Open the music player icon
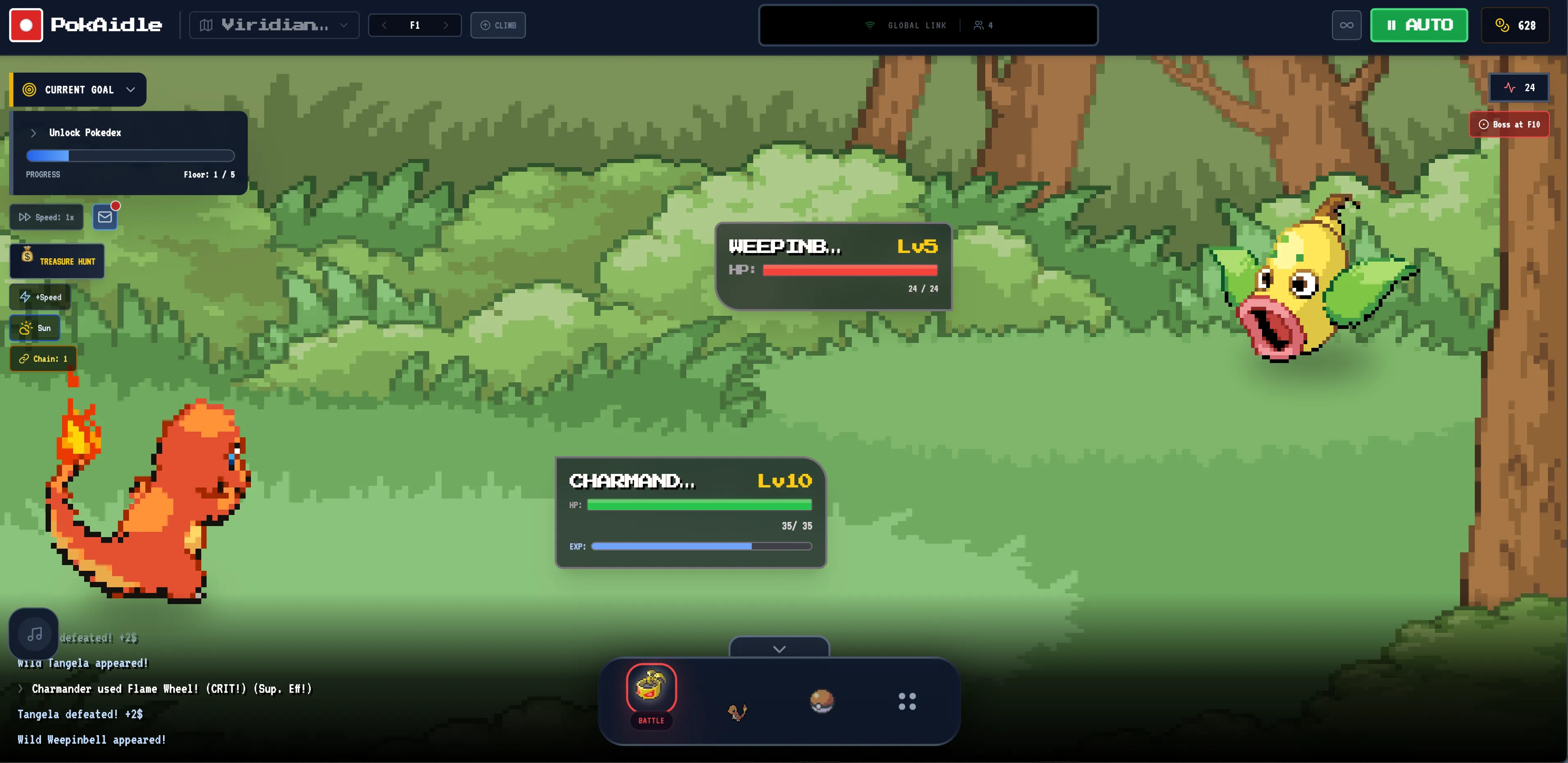The height and width of the screenshot is (763, 1568). point(34,633)
